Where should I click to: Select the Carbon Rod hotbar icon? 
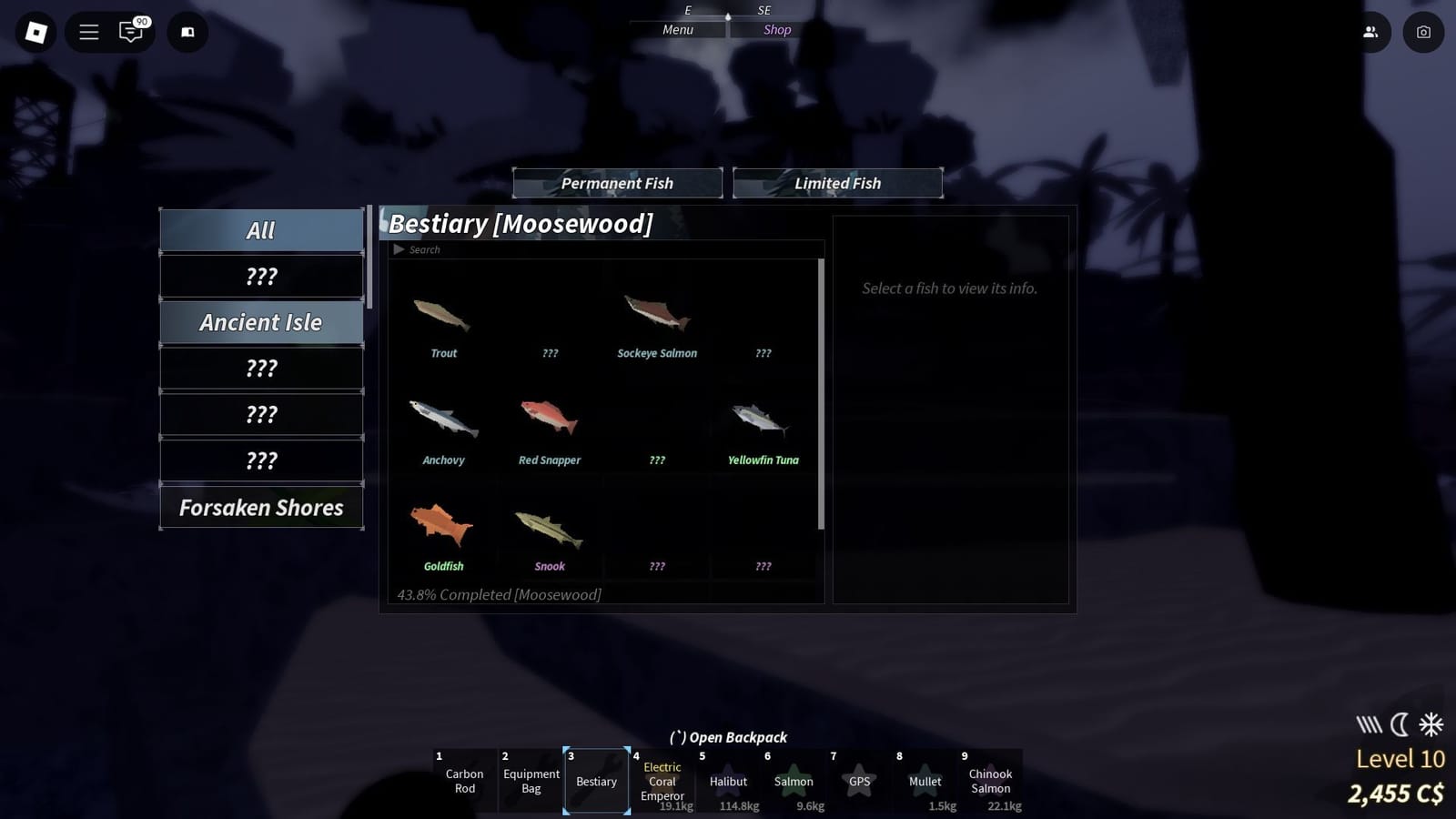(x=464, y=781)
